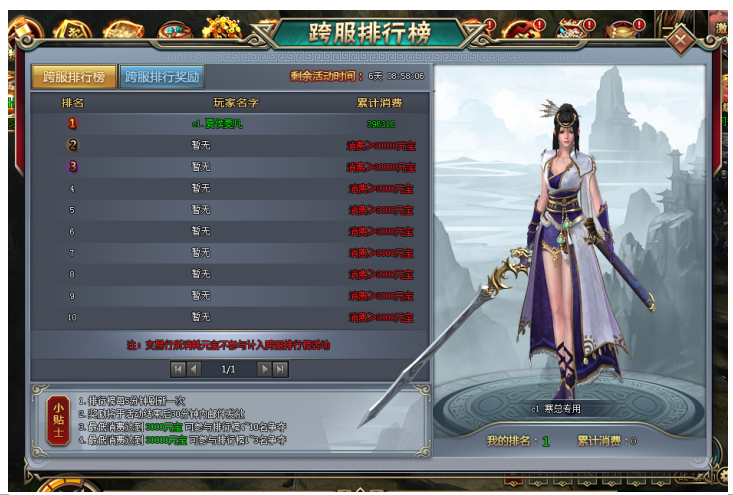Viewport: 733px width, 495px height.
Task: Go to the next ranking page
Action: pyautogui.click(x=264, y=369)
